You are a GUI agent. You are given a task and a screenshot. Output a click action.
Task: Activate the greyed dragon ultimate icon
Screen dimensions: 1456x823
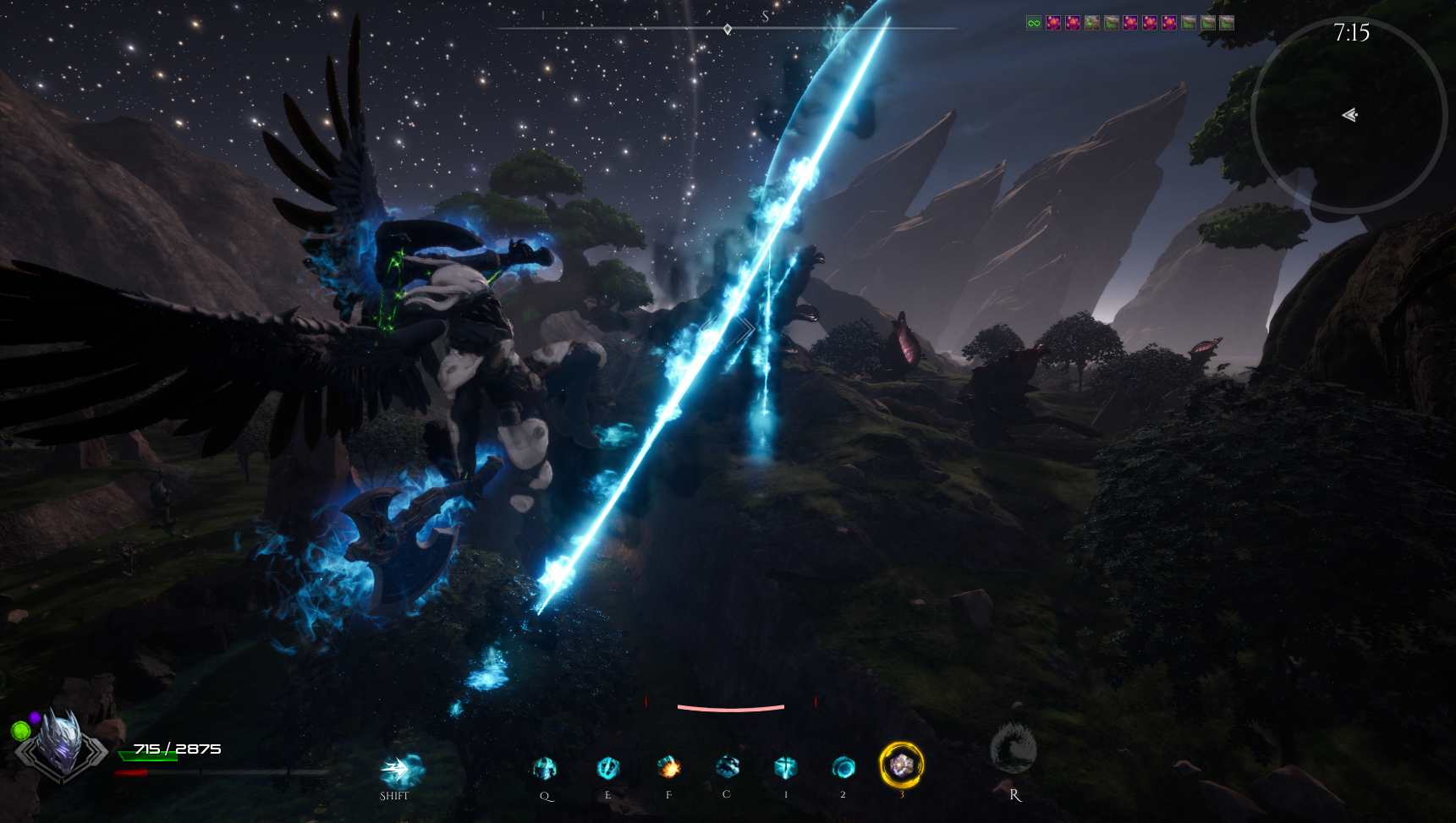pyautogui.click(x=1014, y=749)
